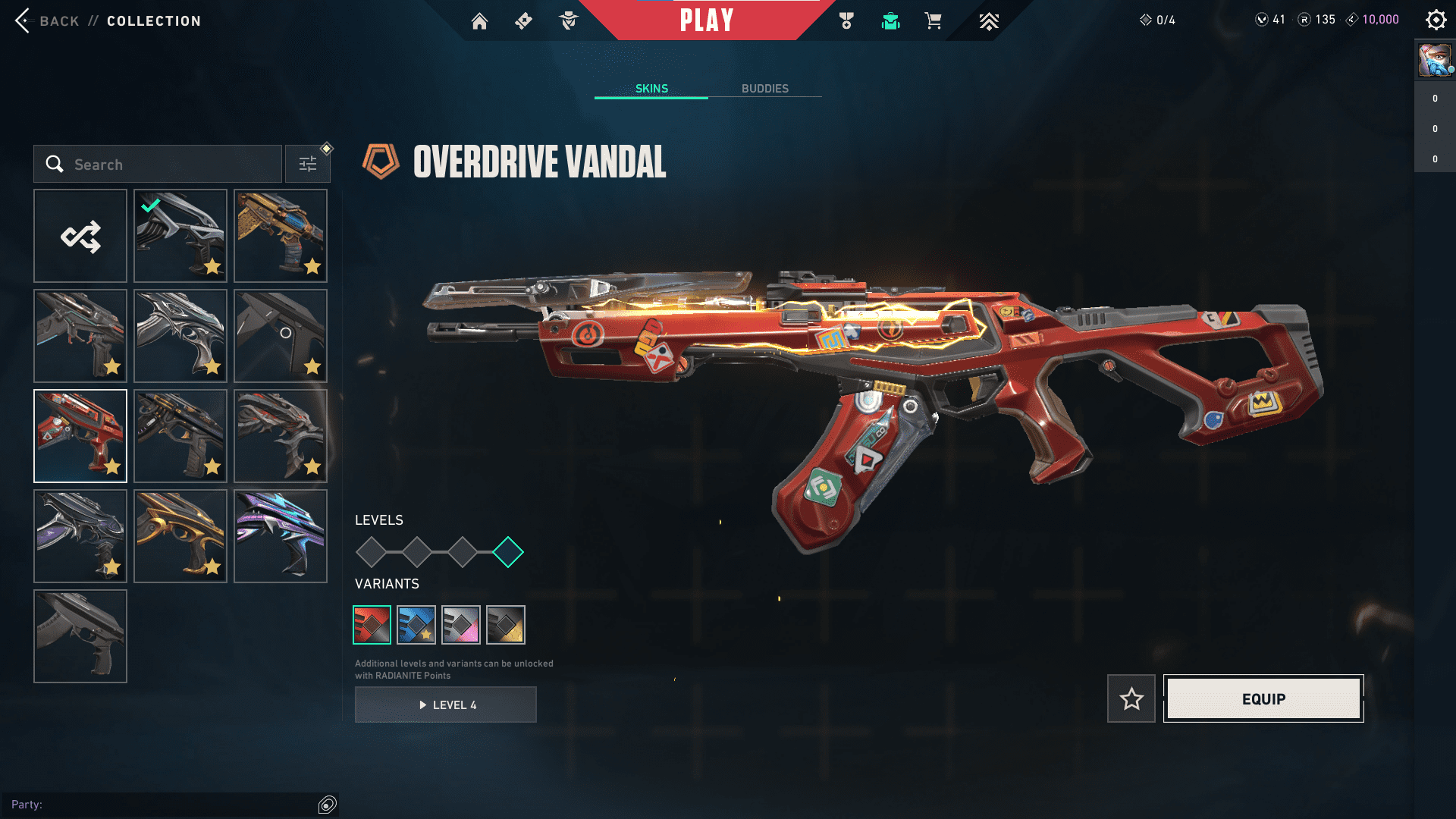Select the default Vandal skin thumbnail
The image size is (1456, 819).
pyautogui.click(x=80, y=637)
